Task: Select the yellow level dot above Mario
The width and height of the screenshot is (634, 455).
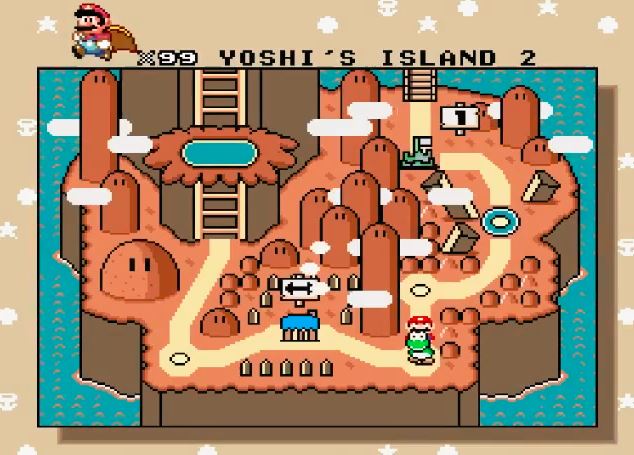Action: click(420, 291)
